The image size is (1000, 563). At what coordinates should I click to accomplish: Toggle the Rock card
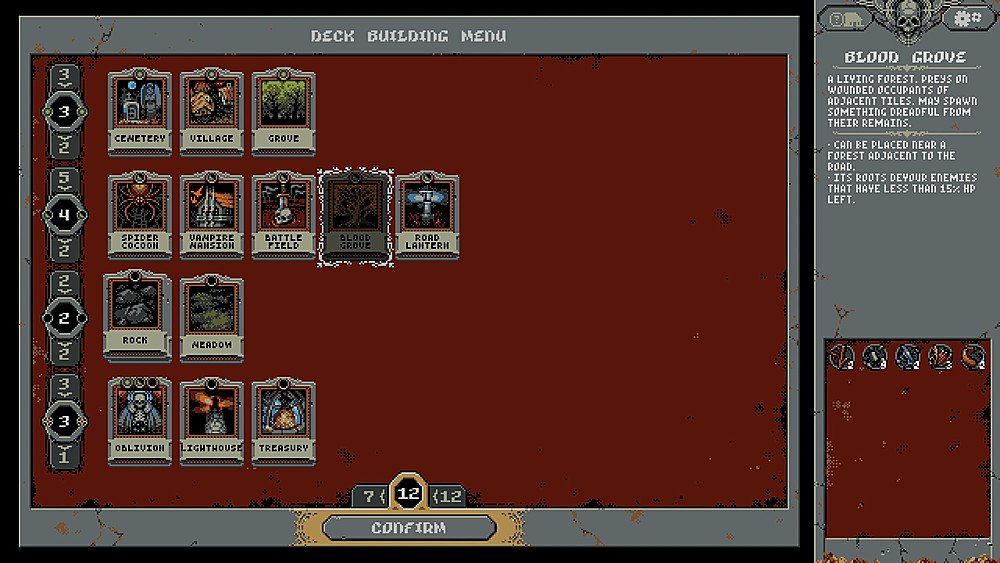(x=136, y=314)
